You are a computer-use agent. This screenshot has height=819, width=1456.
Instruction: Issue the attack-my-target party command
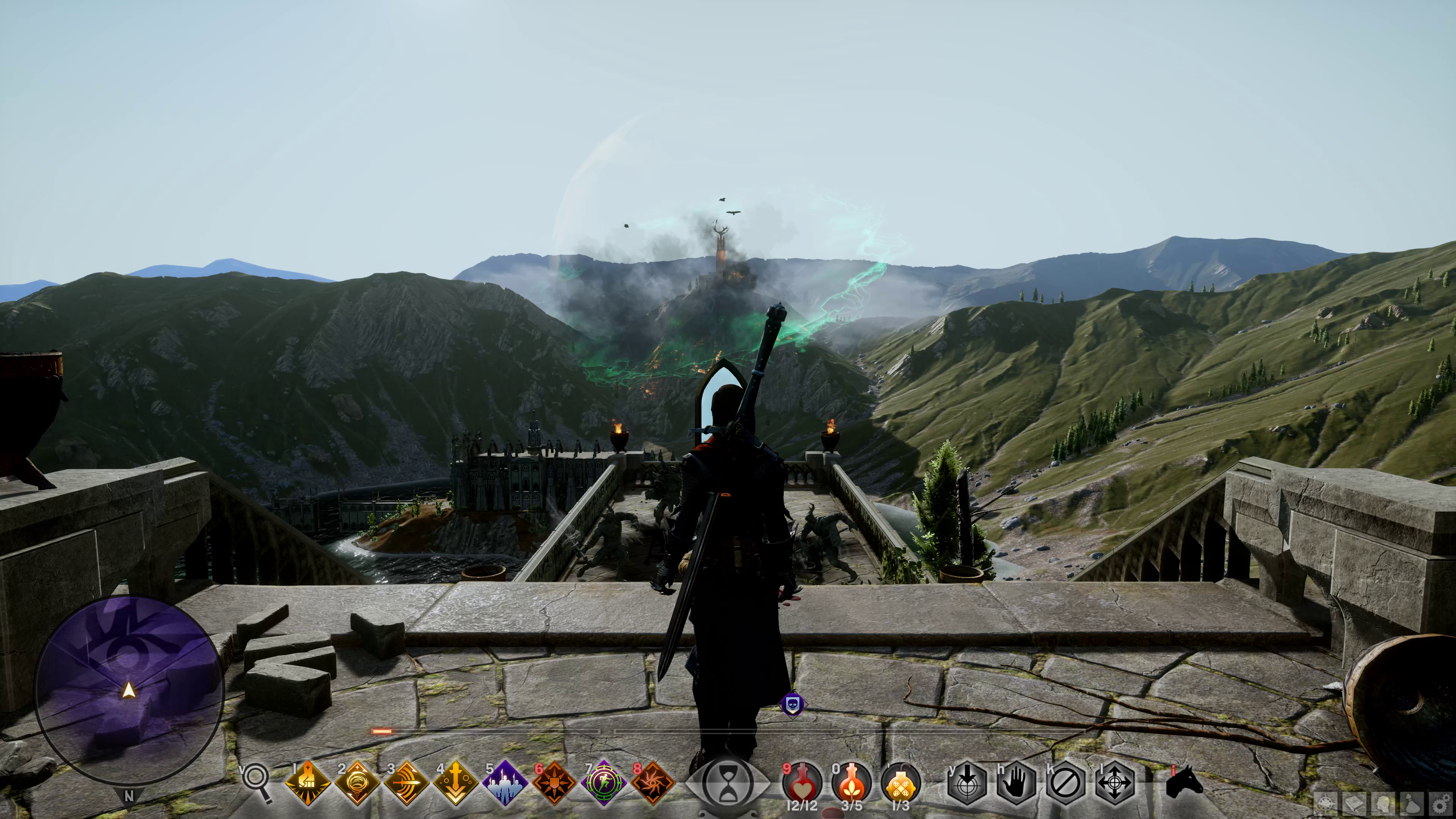click(x=967, y=783)
